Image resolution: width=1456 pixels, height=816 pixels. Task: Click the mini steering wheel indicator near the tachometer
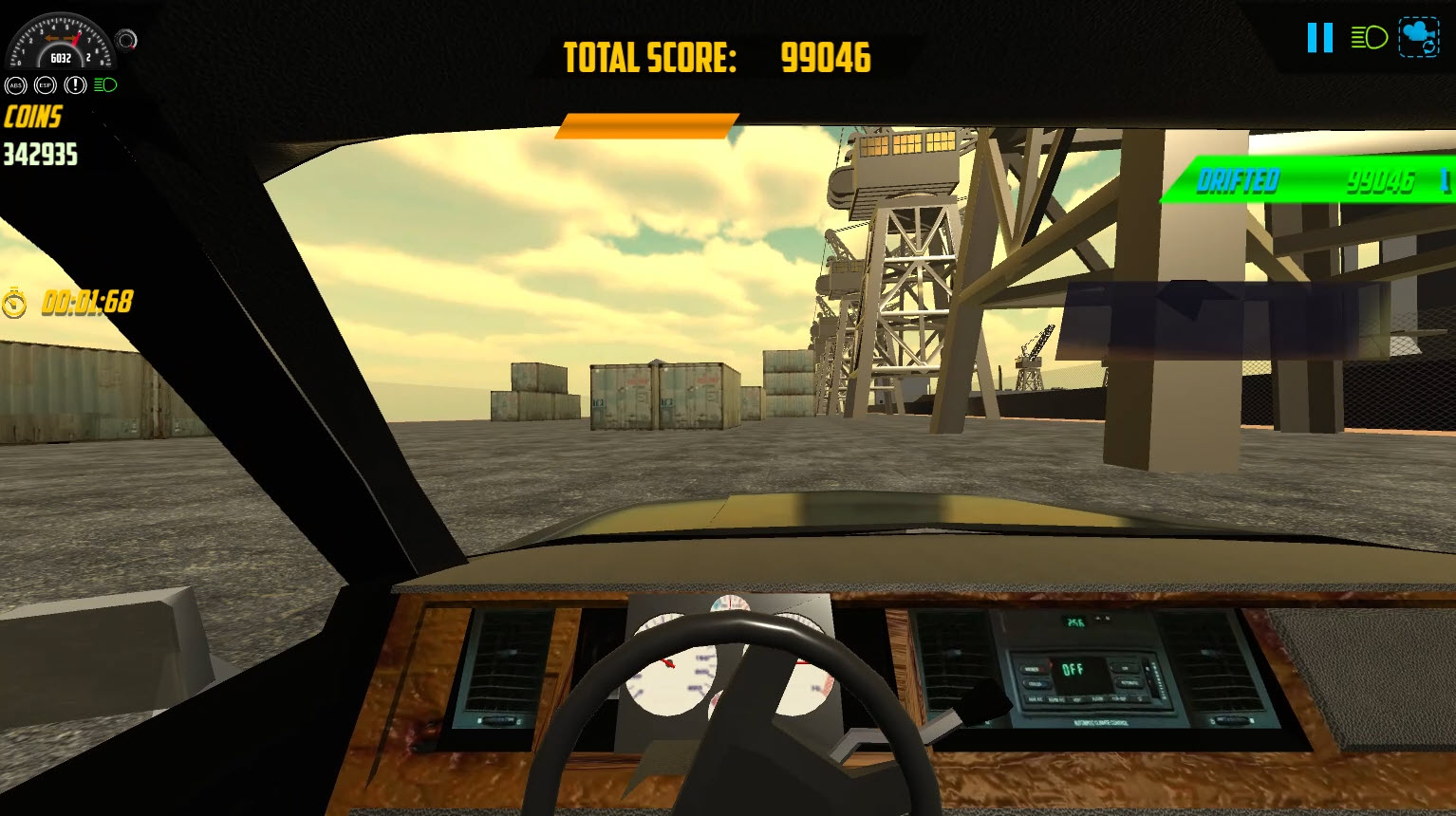click(126, 40)
